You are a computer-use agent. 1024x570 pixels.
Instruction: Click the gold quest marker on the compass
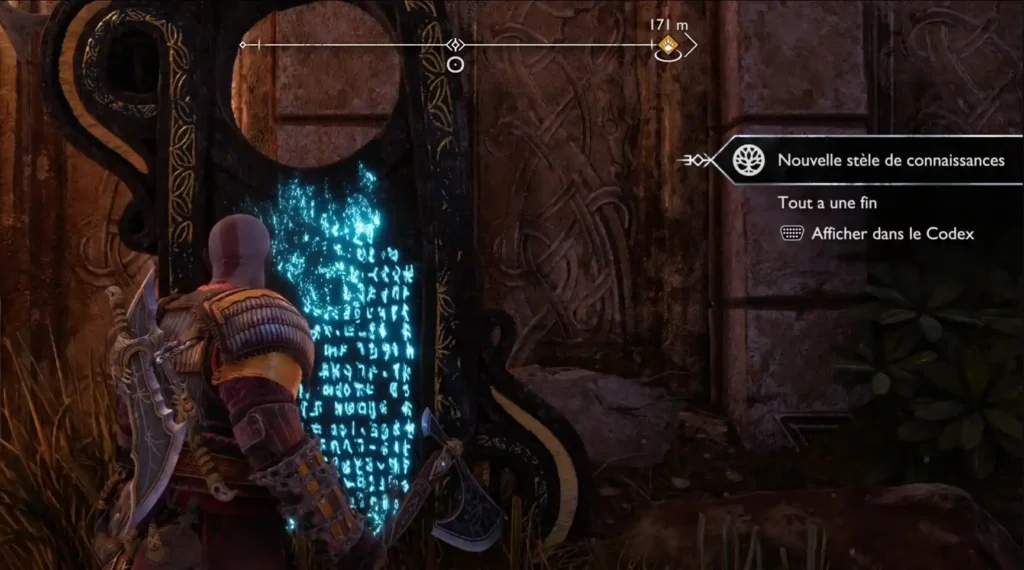coord(669,44)
